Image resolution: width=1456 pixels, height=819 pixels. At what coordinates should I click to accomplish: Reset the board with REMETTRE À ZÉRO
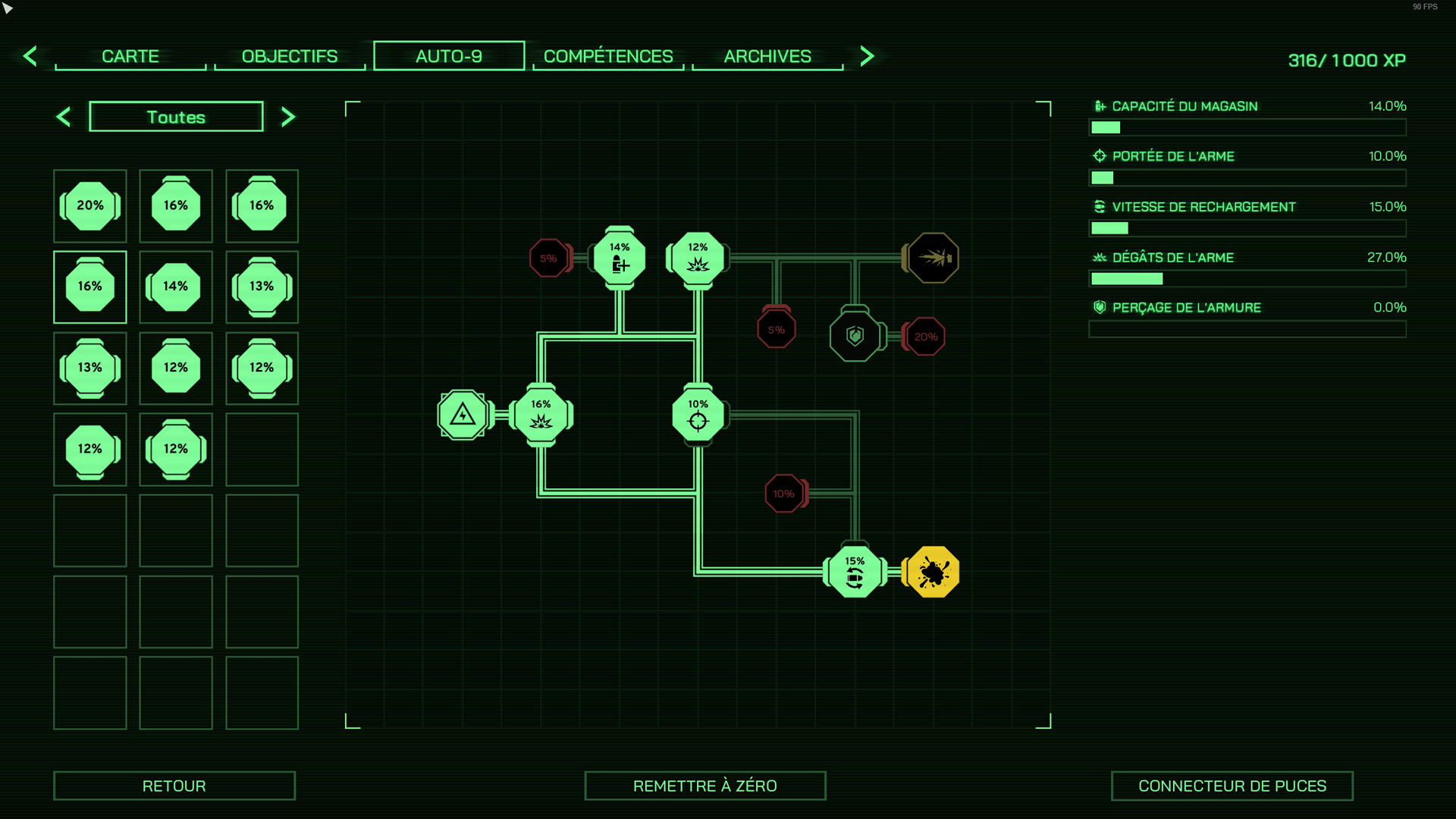(x=705, y=786)
